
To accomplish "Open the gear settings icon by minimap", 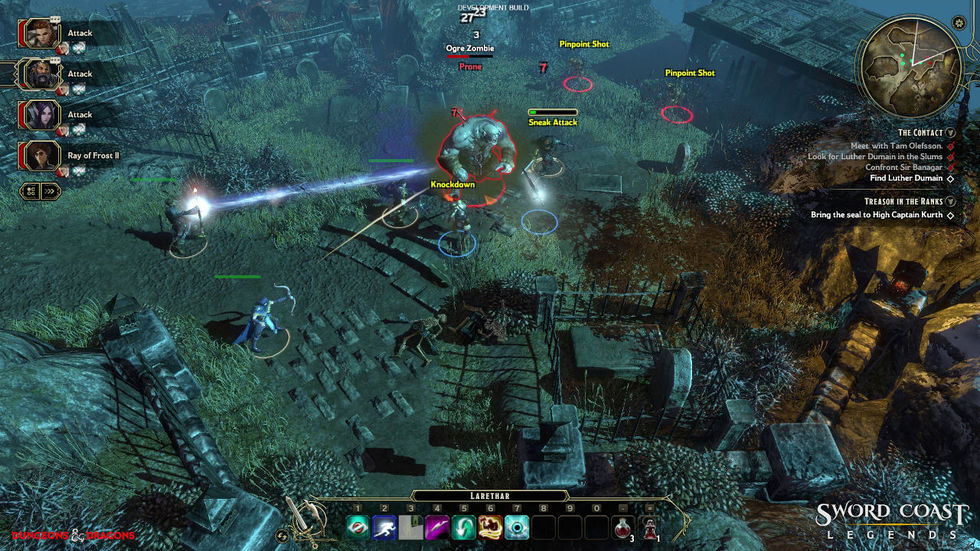I will pos(958,22).
